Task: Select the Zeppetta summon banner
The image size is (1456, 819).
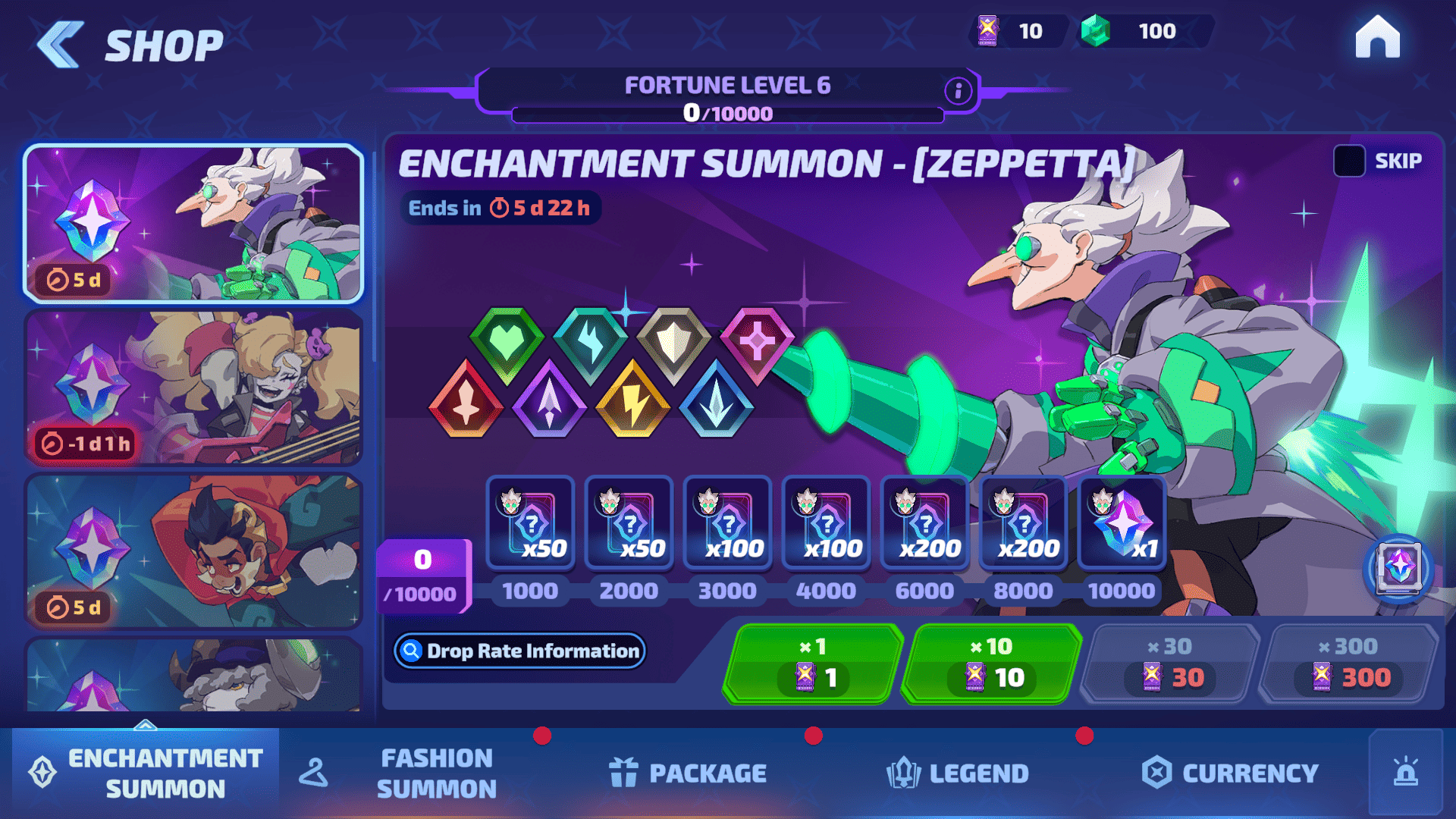Action: (x=194, y=224)
